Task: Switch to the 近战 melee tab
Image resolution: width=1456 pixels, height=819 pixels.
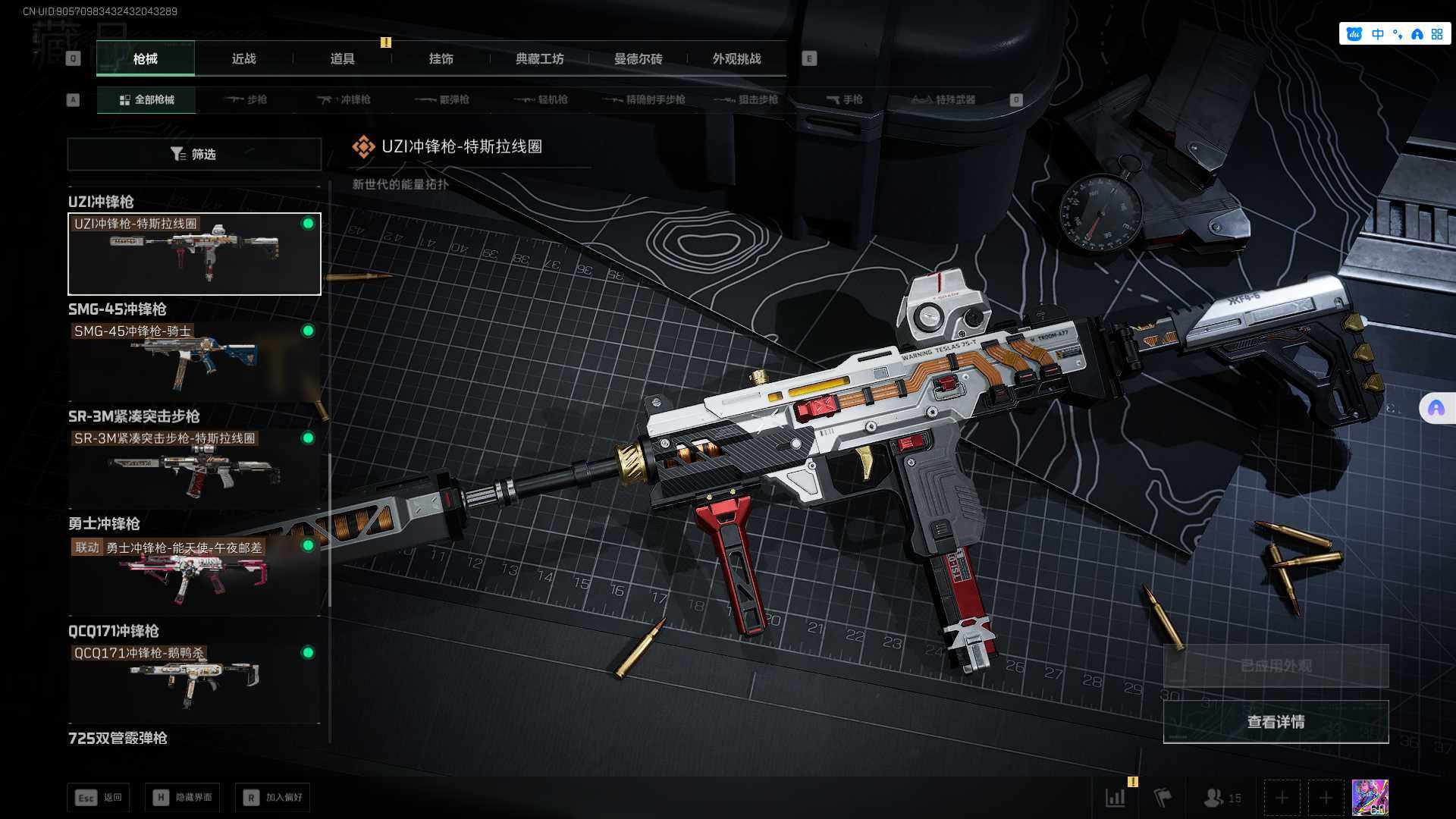Action: pyautogui.click(x=243, y=59)
